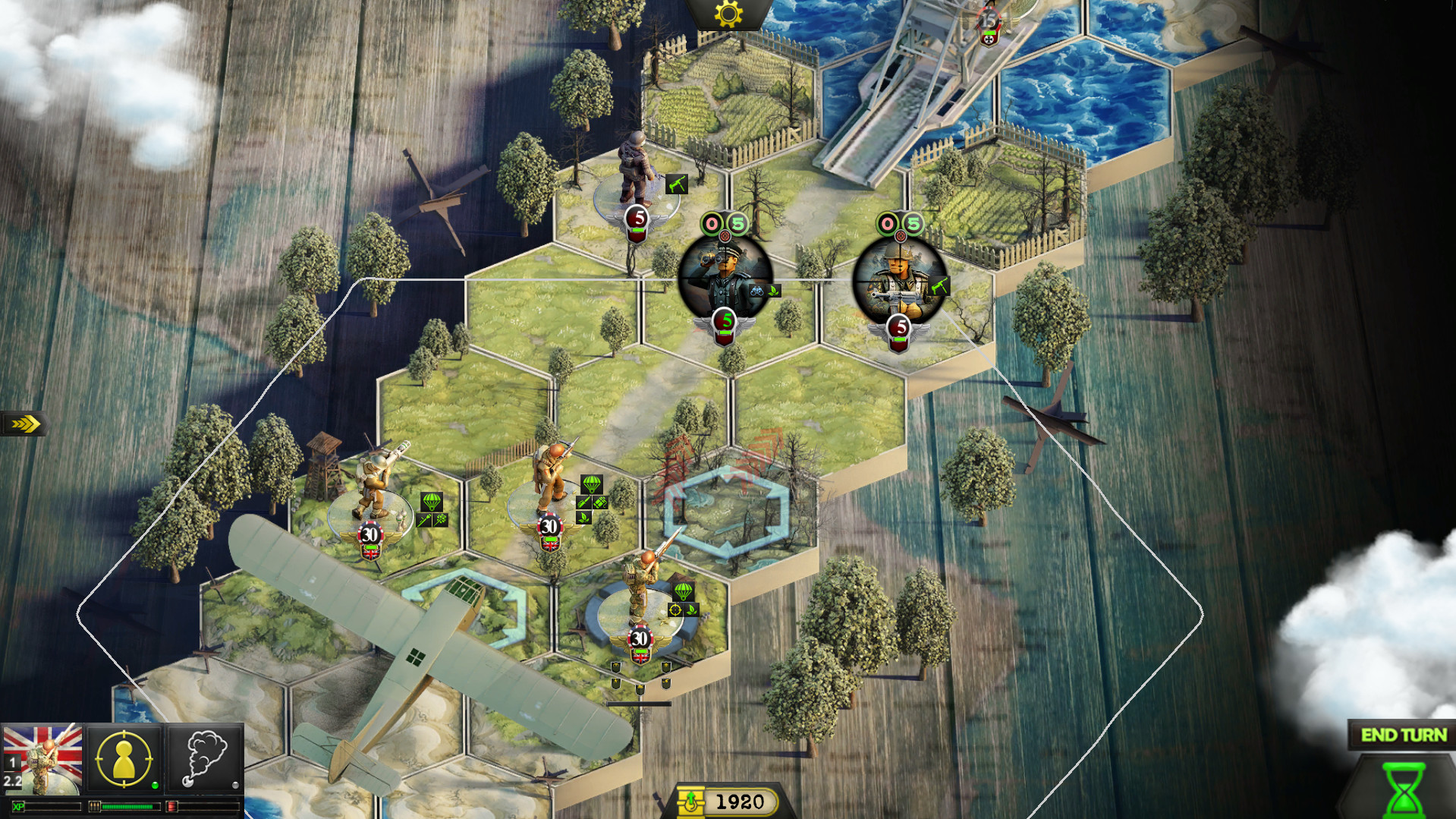Click the bullets ammo icon in the unit stat bar
This screenshot has height=819, width=1456.
click(x=95, y=807)
